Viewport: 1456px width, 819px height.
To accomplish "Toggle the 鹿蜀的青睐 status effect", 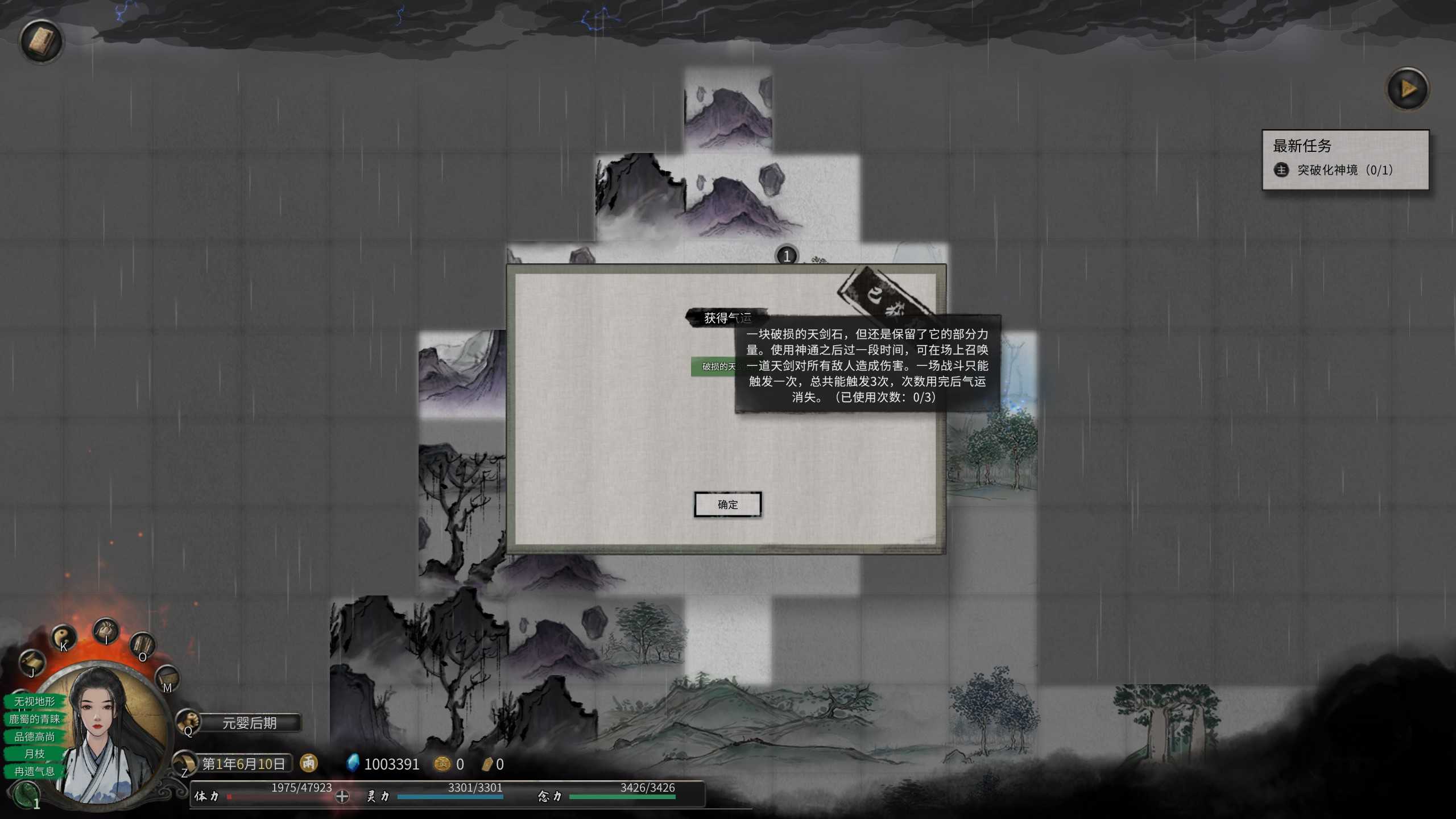I will click(x=36, y=719).
